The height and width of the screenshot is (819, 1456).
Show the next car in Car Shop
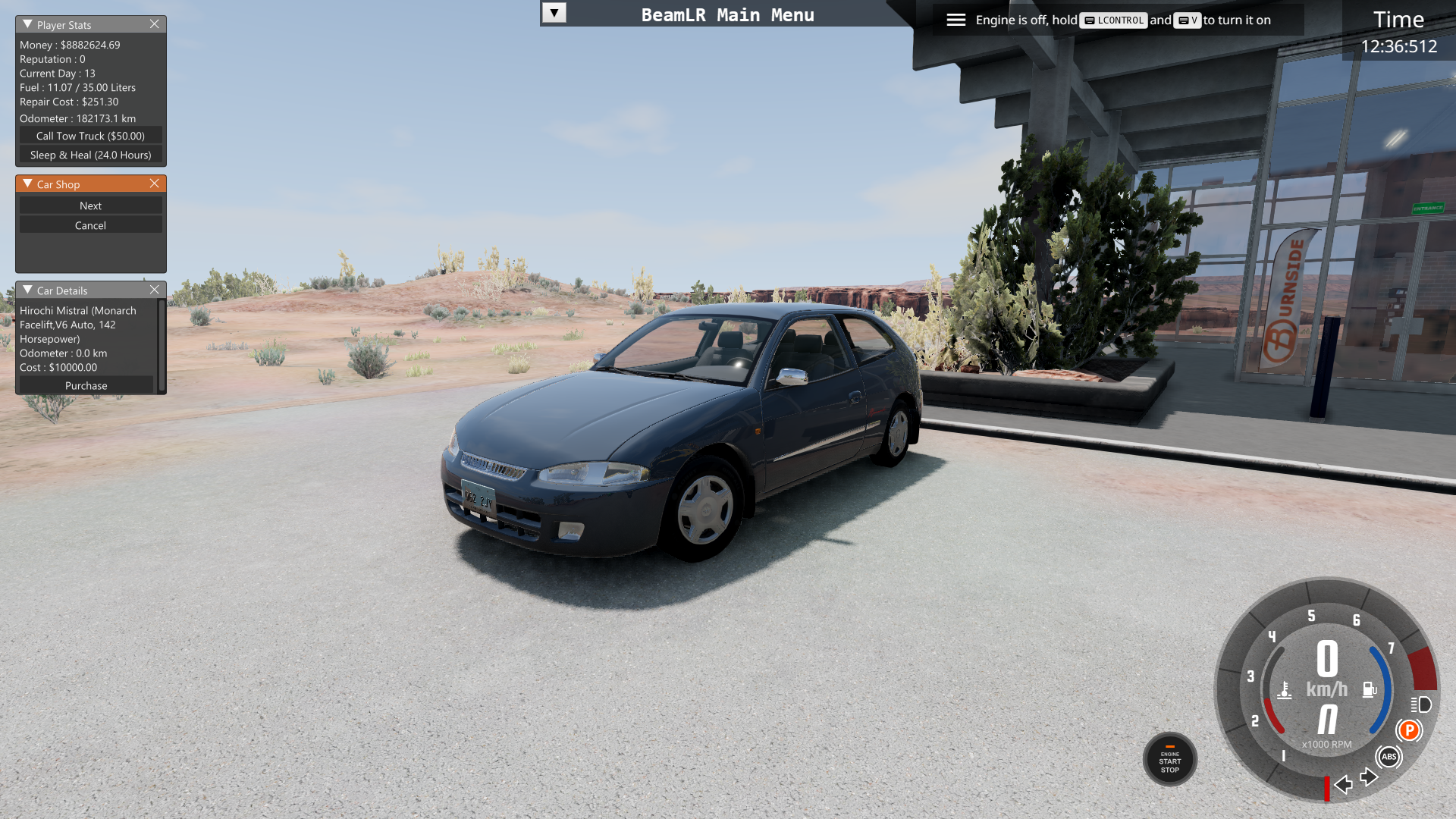pos(90,206)
